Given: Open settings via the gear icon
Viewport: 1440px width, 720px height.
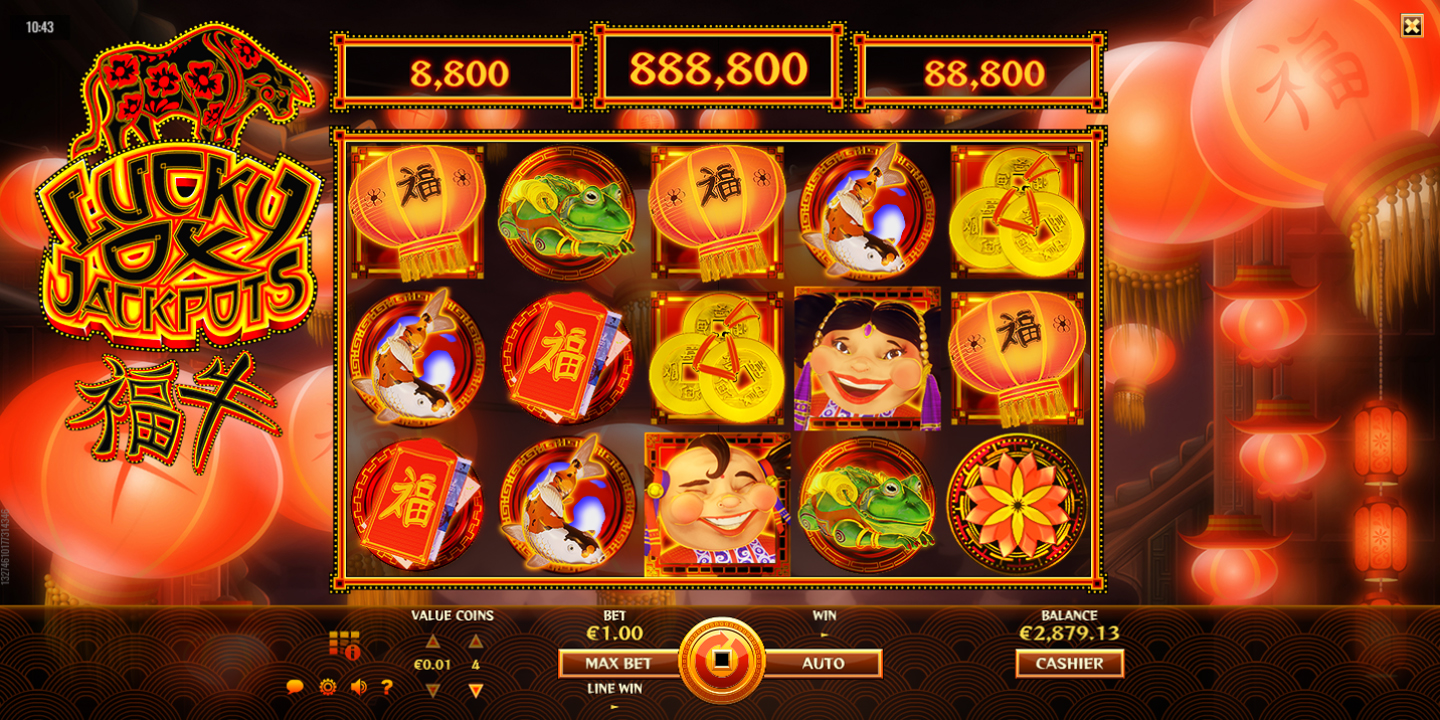Looking at the screenshot, I should pos(327,687).
